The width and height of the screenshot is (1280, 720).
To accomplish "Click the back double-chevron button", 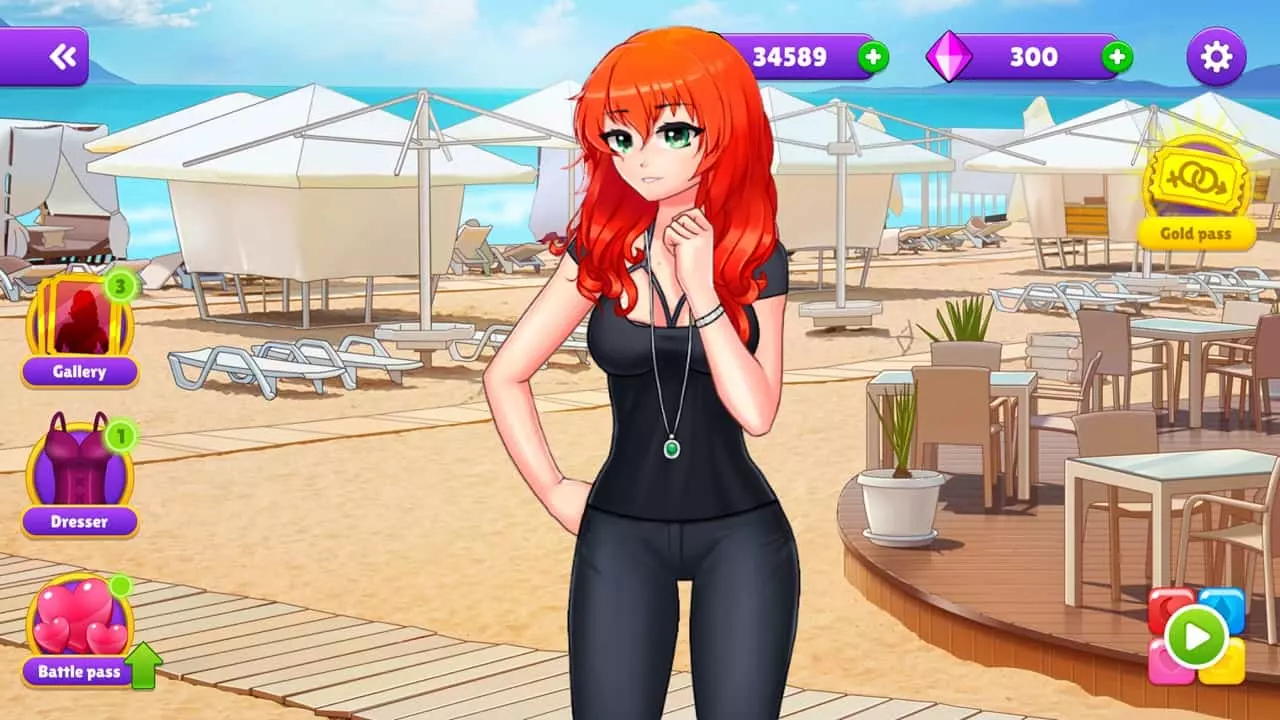I will pos(62,56).
